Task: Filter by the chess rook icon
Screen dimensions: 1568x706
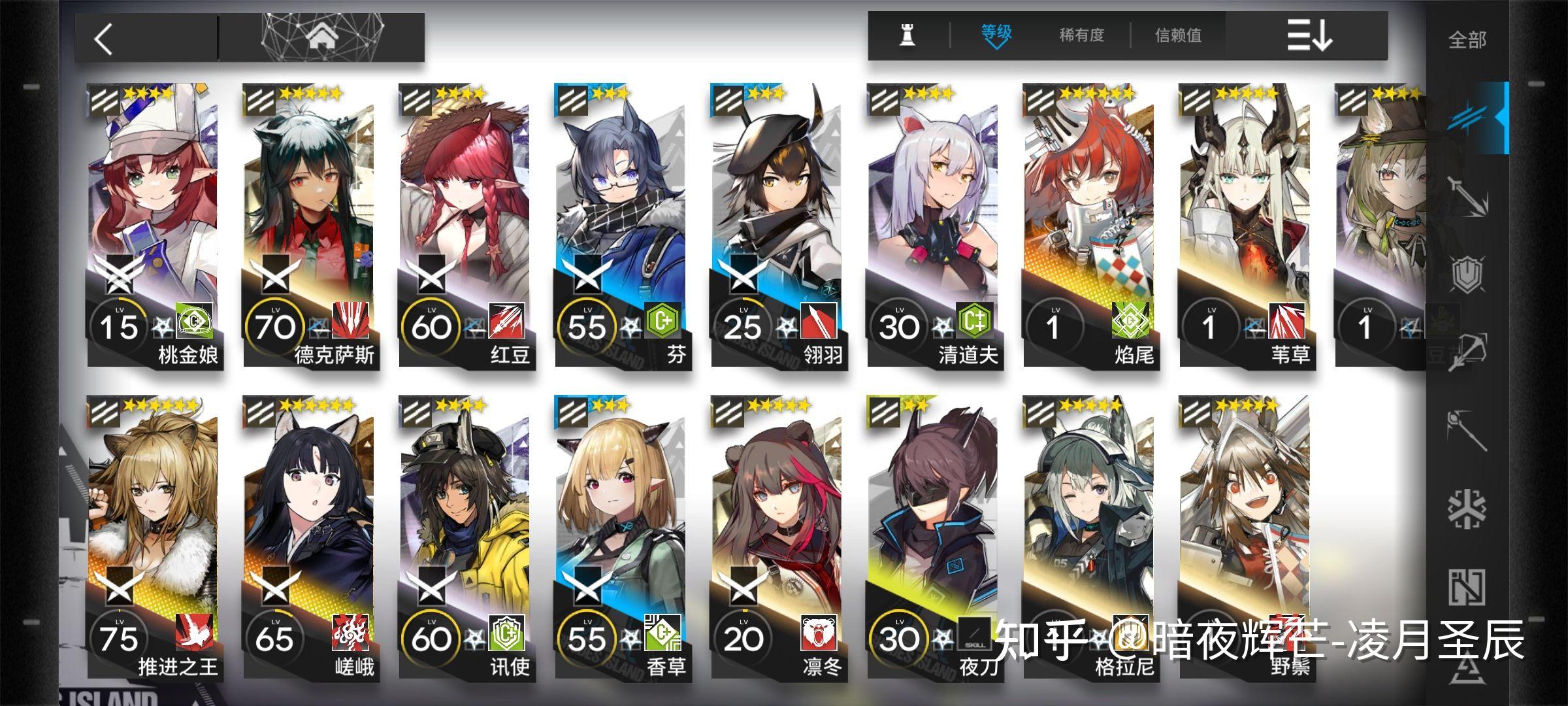Action: point(907,35)
